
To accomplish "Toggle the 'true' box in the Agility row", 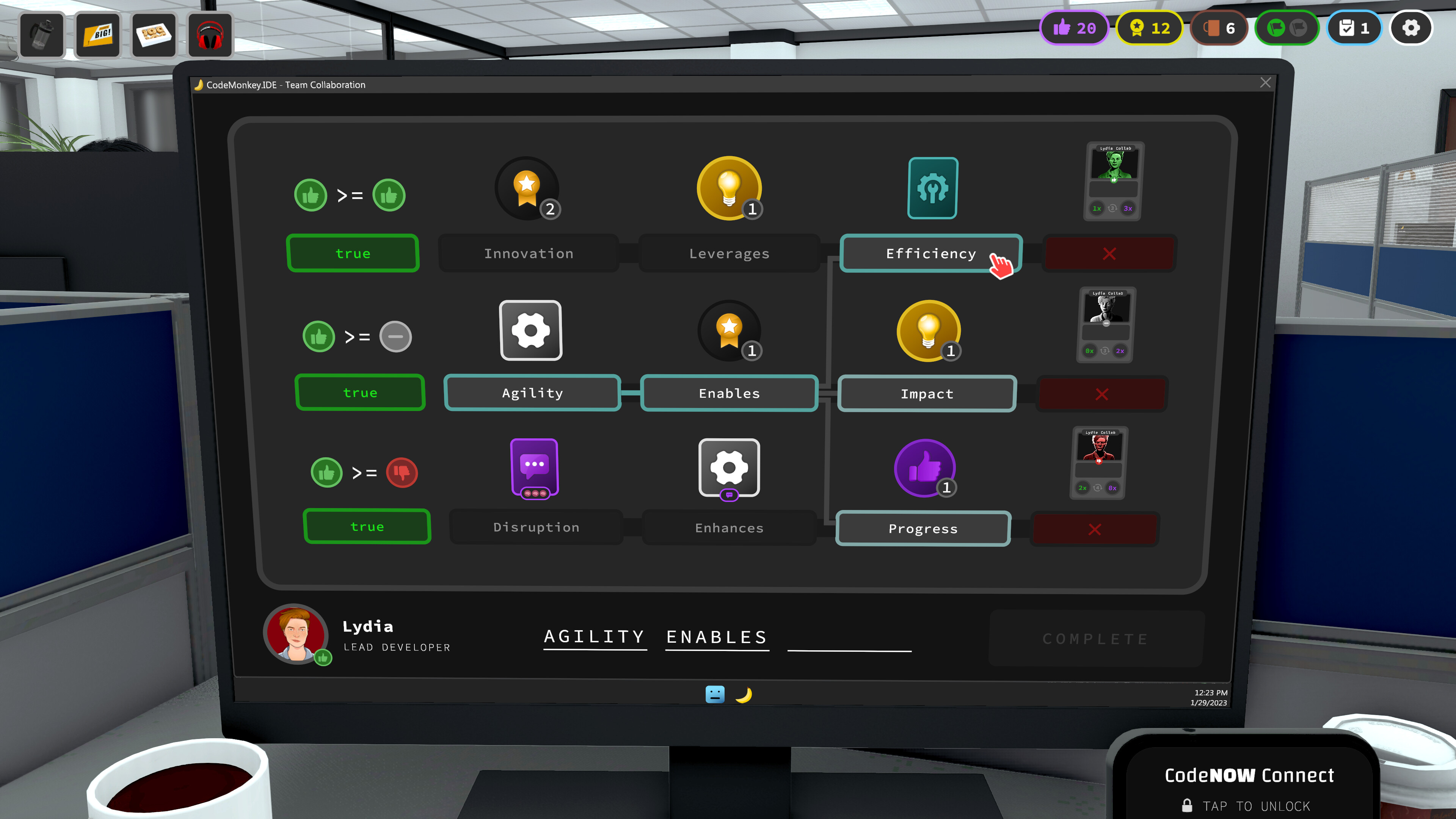I will pyautogui.click(x=360, y=392).
